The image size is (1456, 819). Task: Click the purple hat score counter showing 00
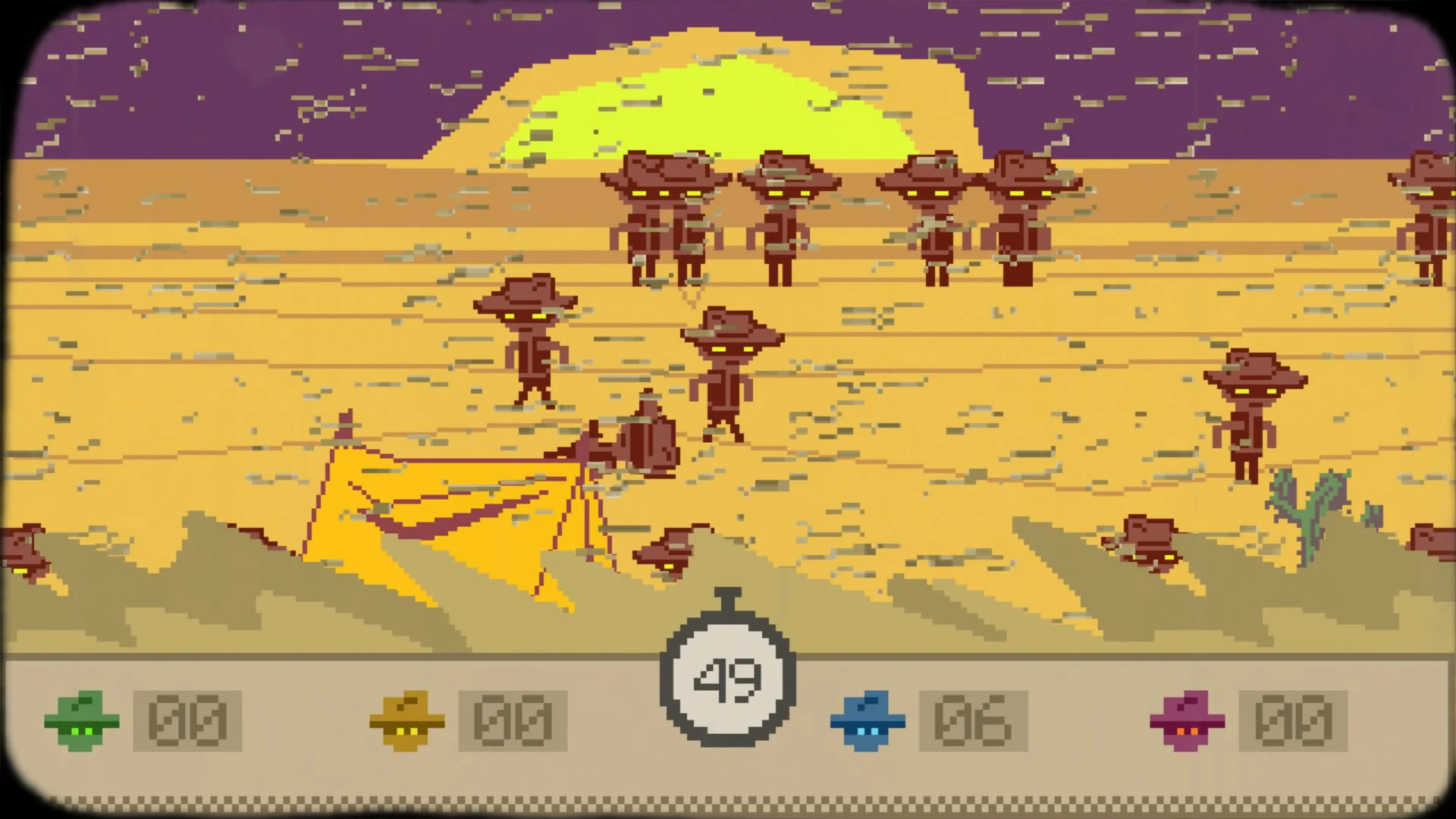pos(1289,721)
